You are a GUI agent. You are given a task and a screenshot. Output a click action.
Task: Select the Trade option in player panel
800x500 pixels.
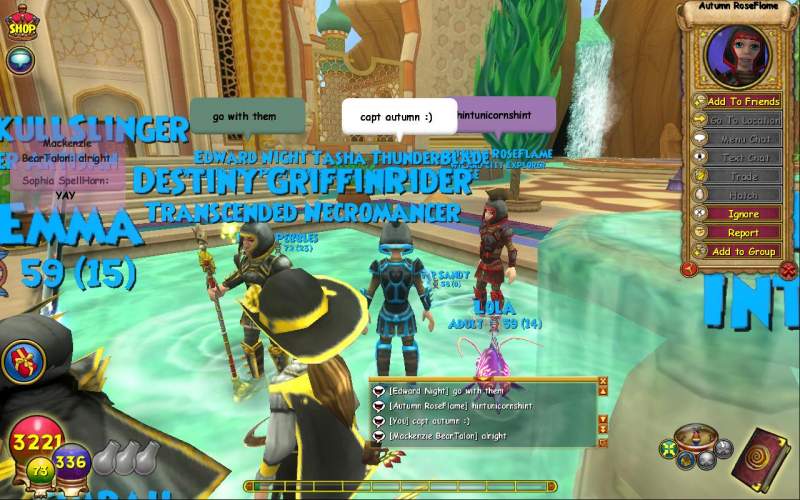[x=743, y=177]
